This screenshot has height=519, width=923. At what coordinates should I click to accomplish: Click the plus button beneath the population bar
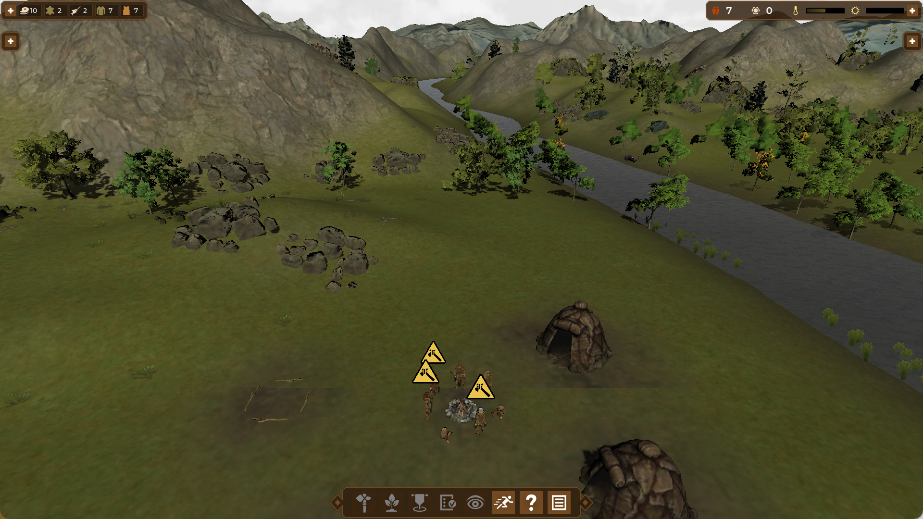(912, 41)
